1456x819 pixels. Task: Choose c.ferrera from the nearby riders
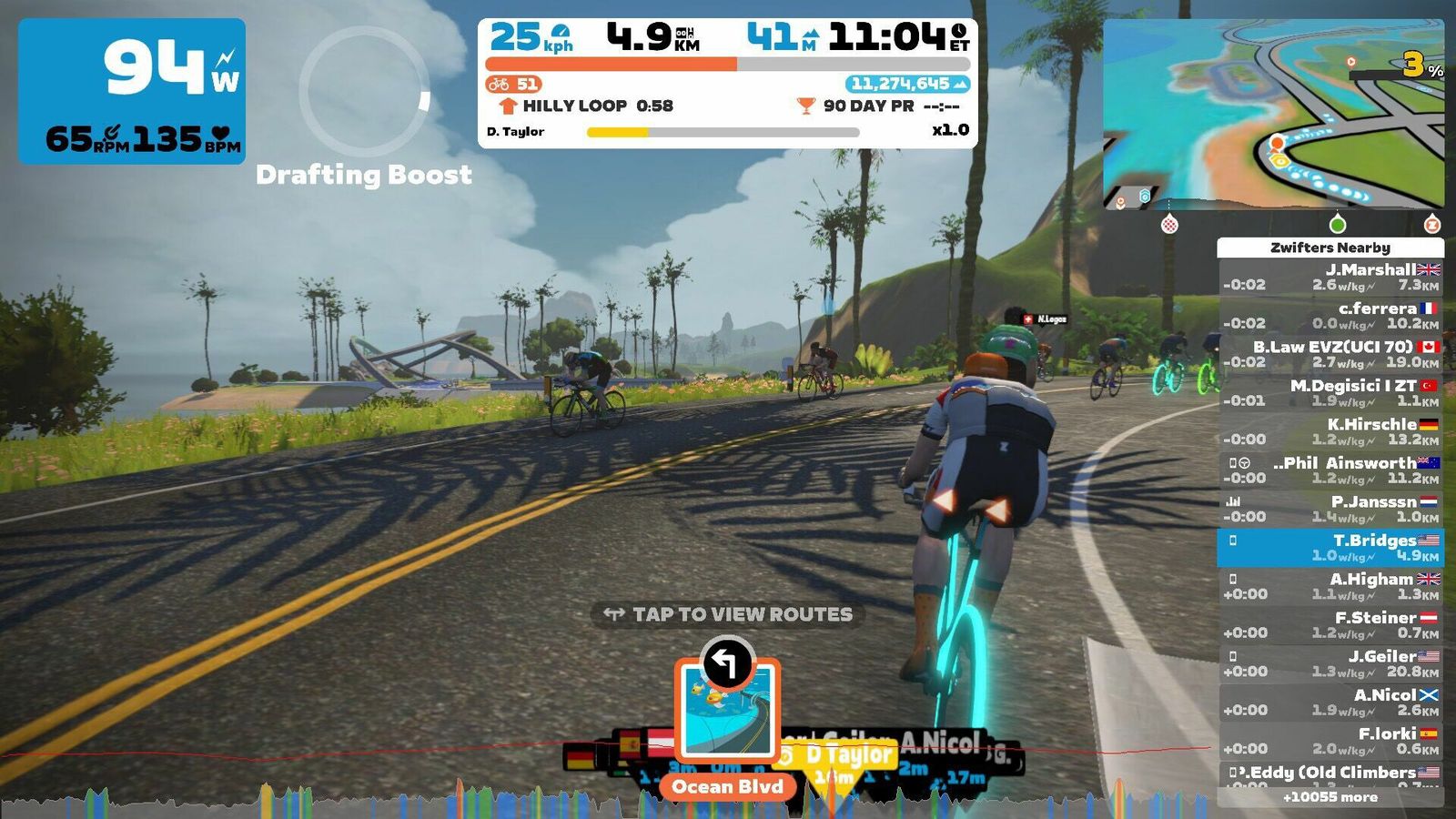(1330, 315)
